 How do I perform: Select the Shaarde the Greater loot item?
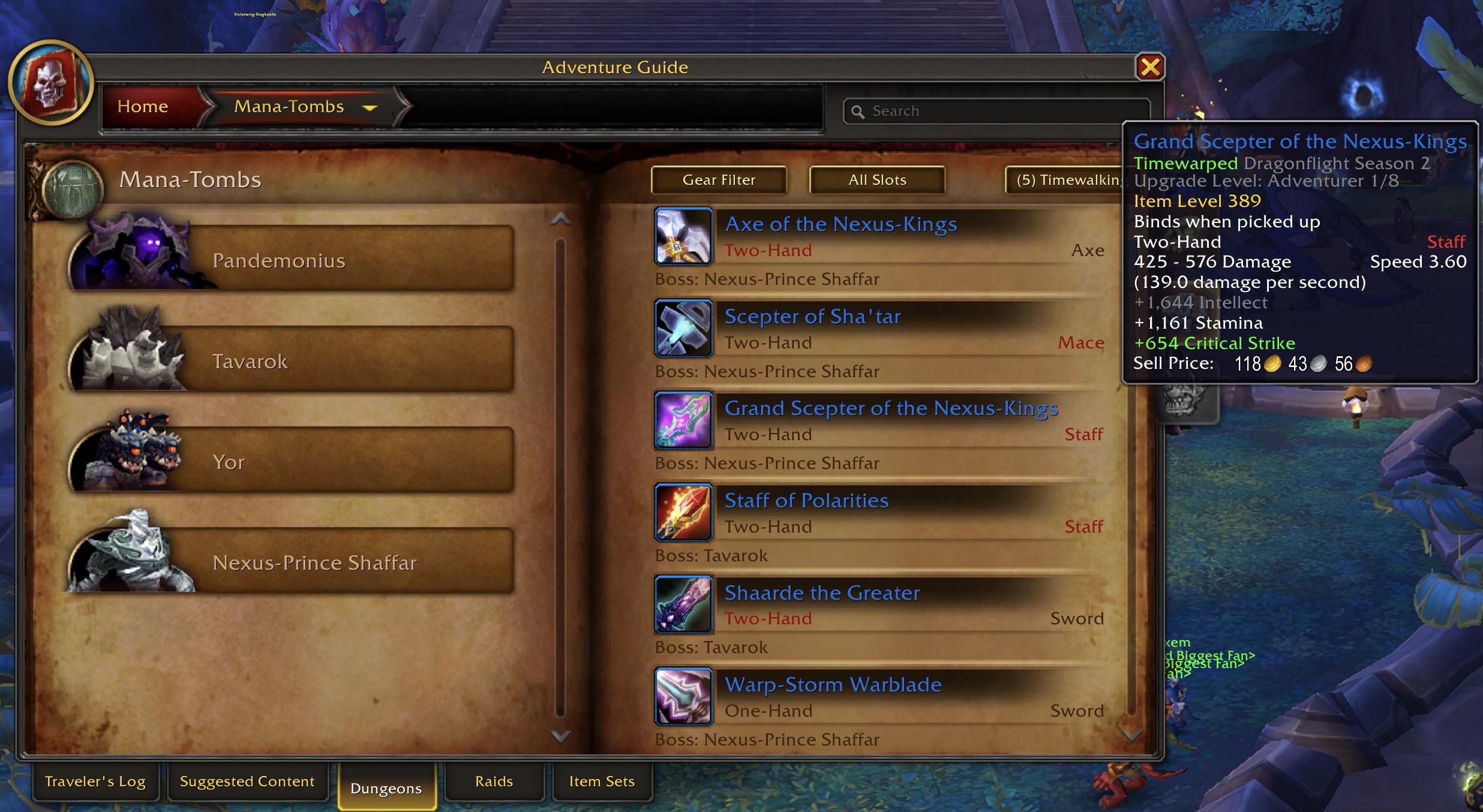tap(822, 593)
